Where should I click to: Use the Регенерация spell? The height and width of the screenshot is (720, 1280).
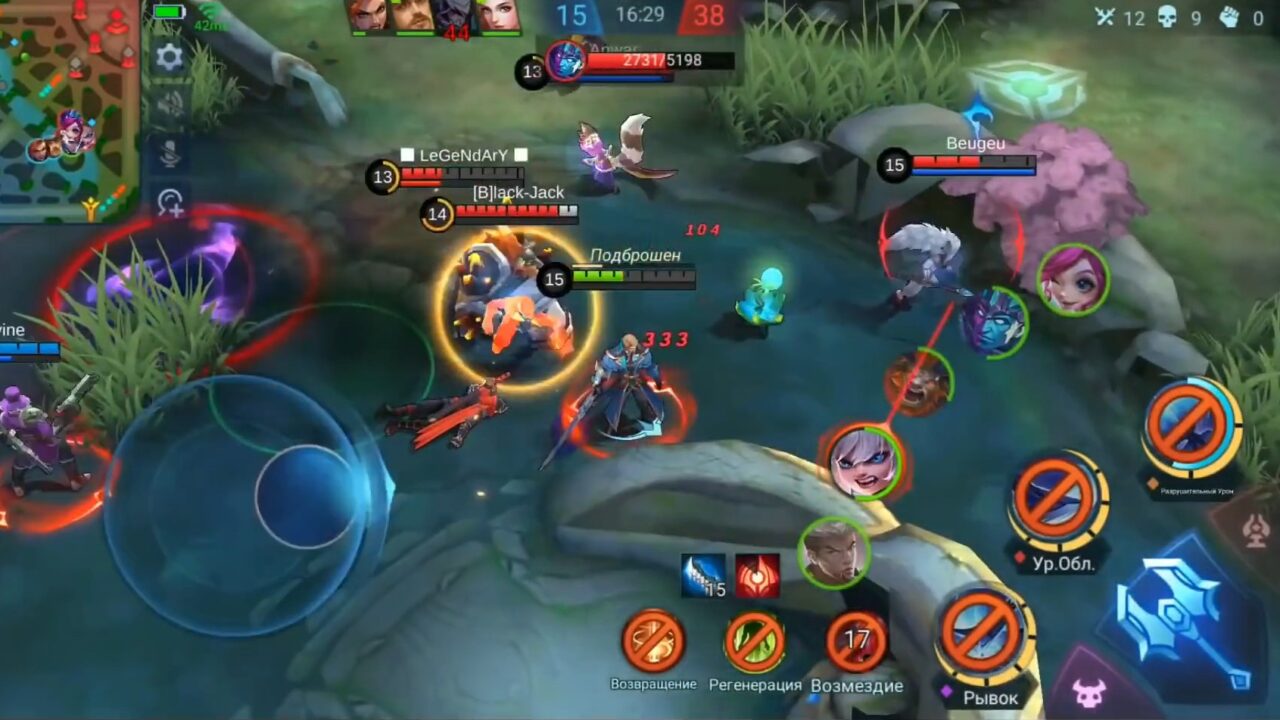pos(754,641)
